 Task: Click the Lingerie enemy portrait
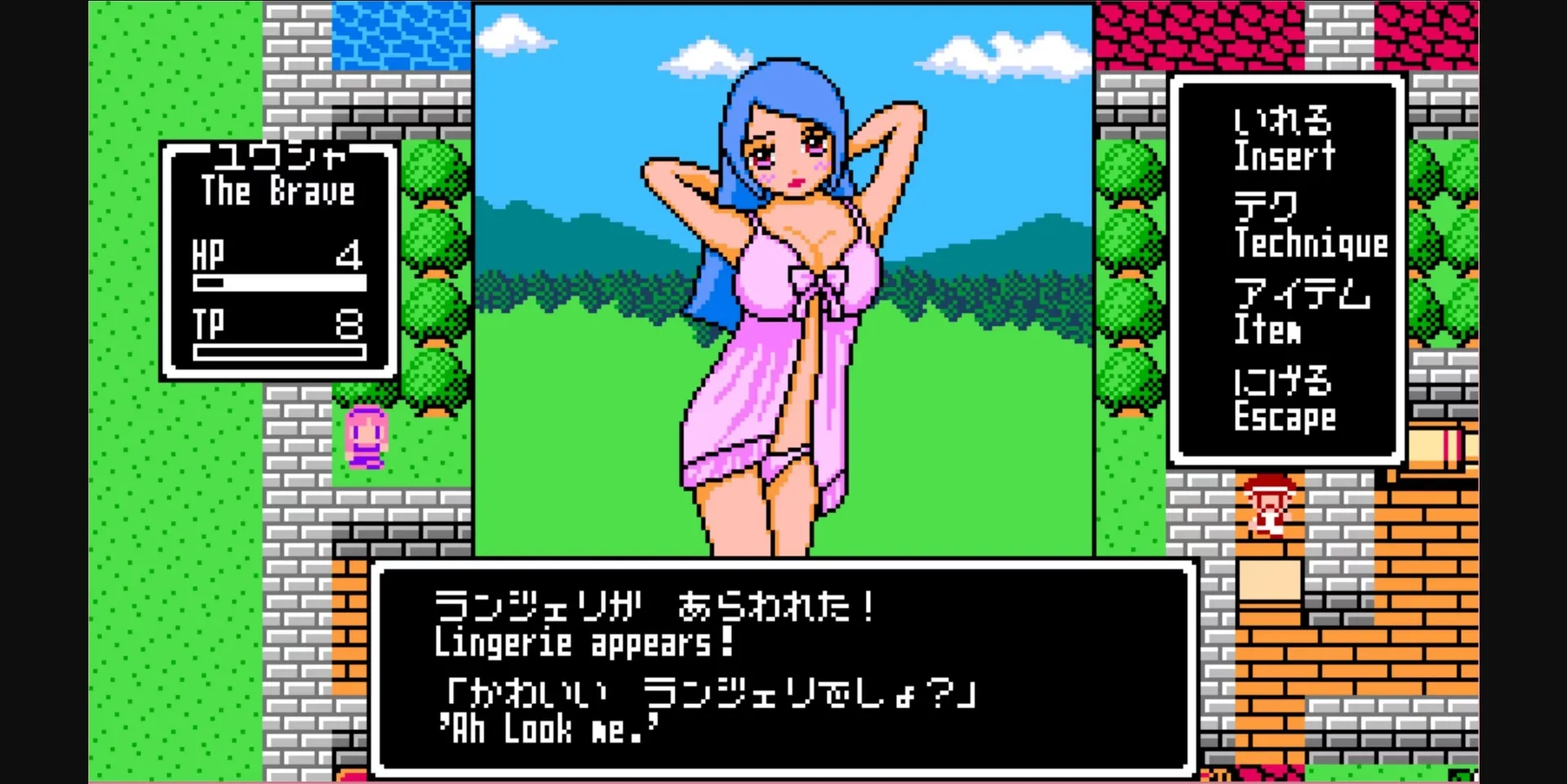(x=783, y=286)
